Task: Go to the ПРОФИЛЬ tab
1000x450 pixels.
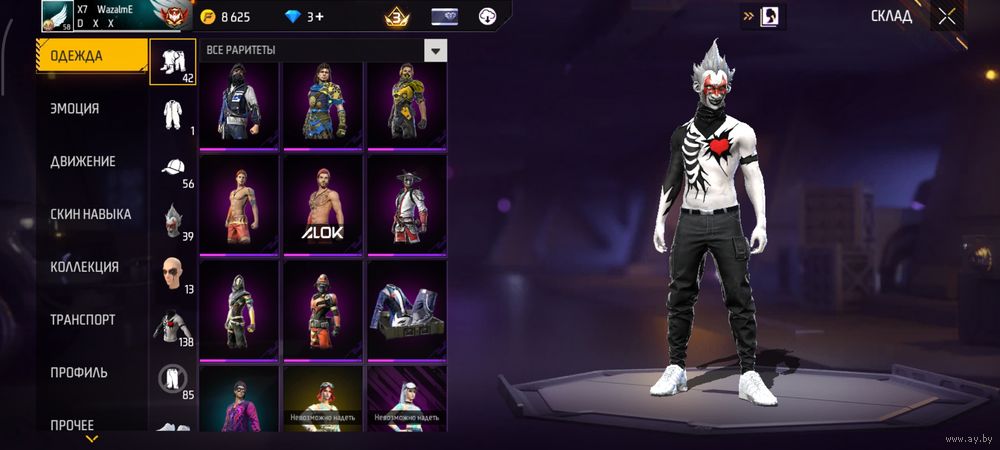Action: 78,373
